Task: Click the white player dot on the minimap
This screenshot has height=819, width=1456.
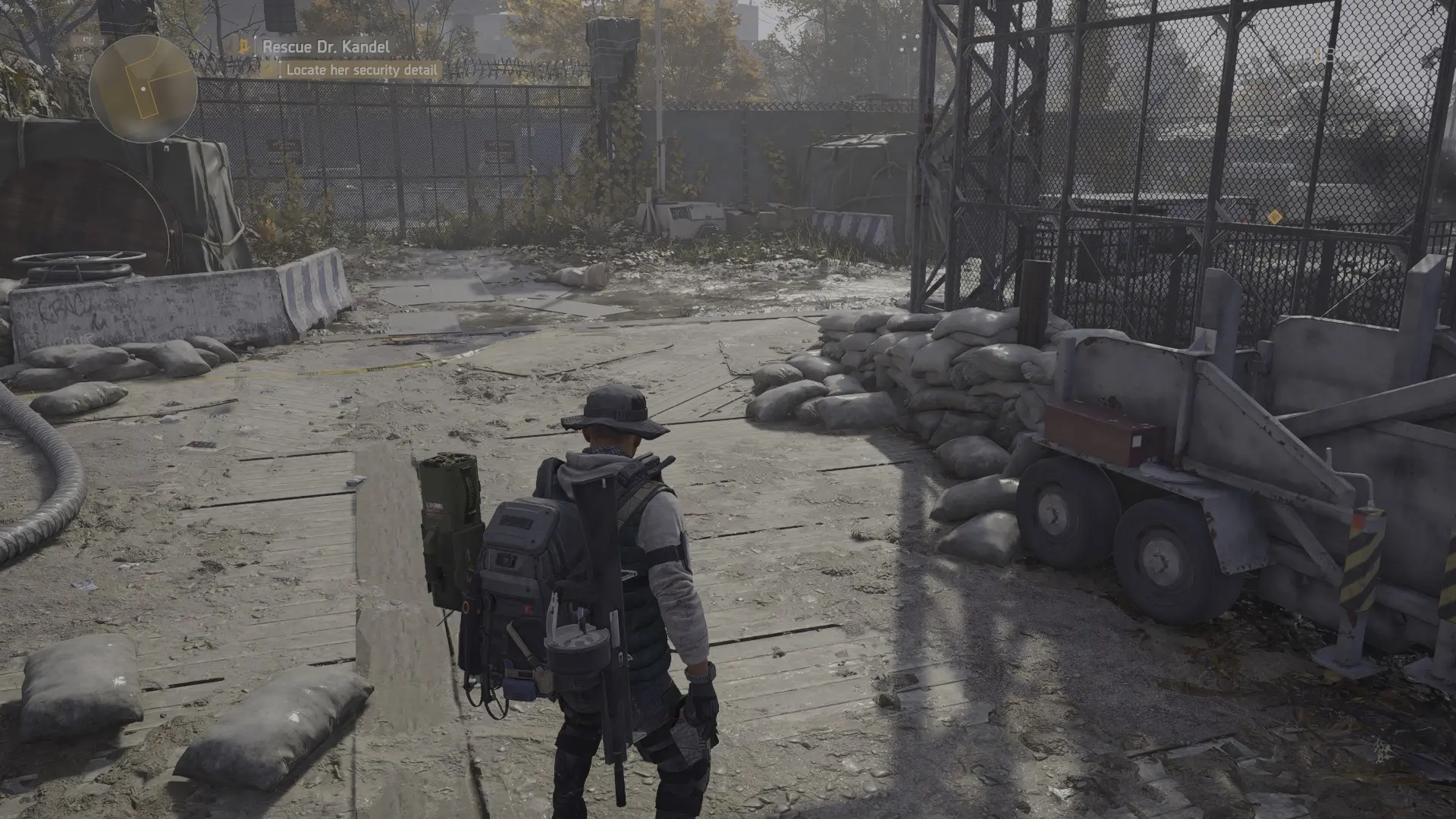Action: [143, 89]
